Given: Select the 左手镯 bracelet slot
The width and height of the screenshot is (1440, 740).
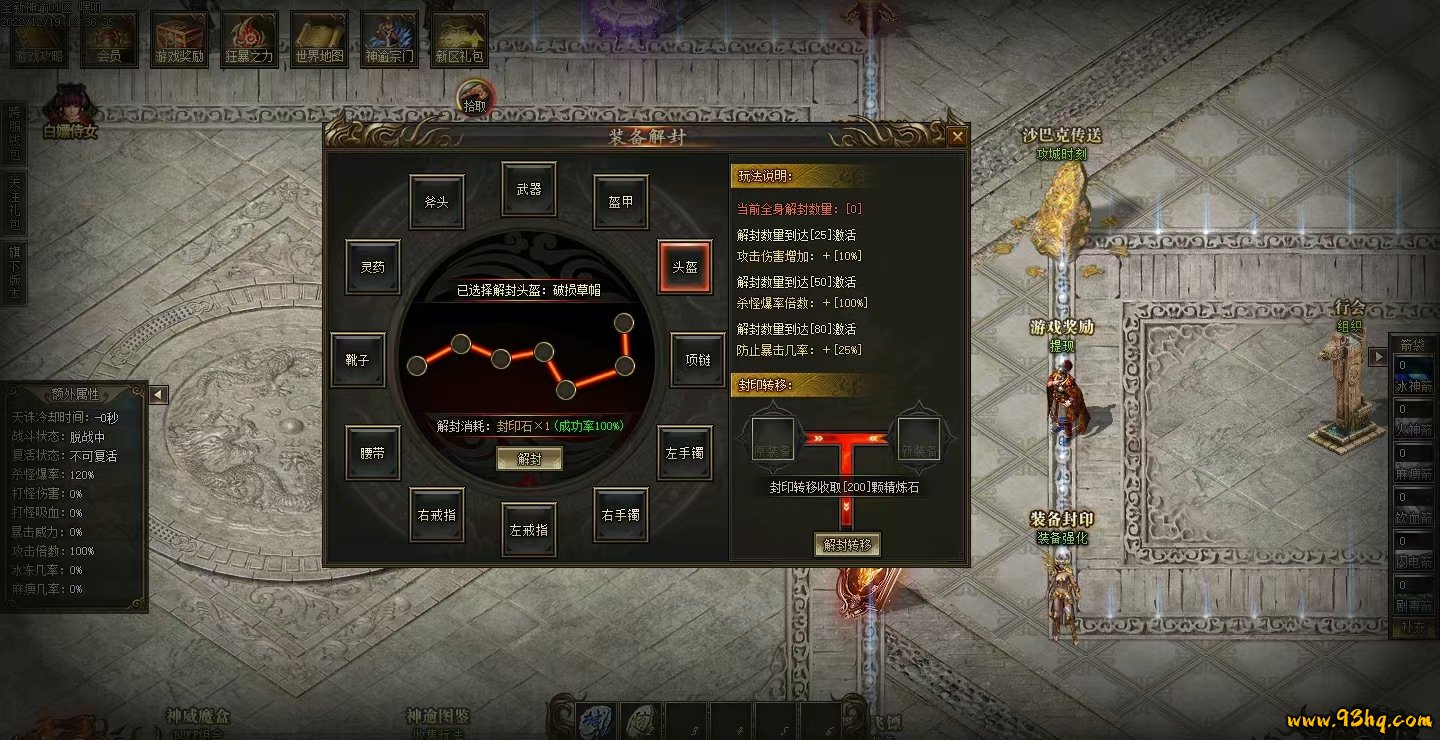Looking at the screenshot, I should (684, 452).
